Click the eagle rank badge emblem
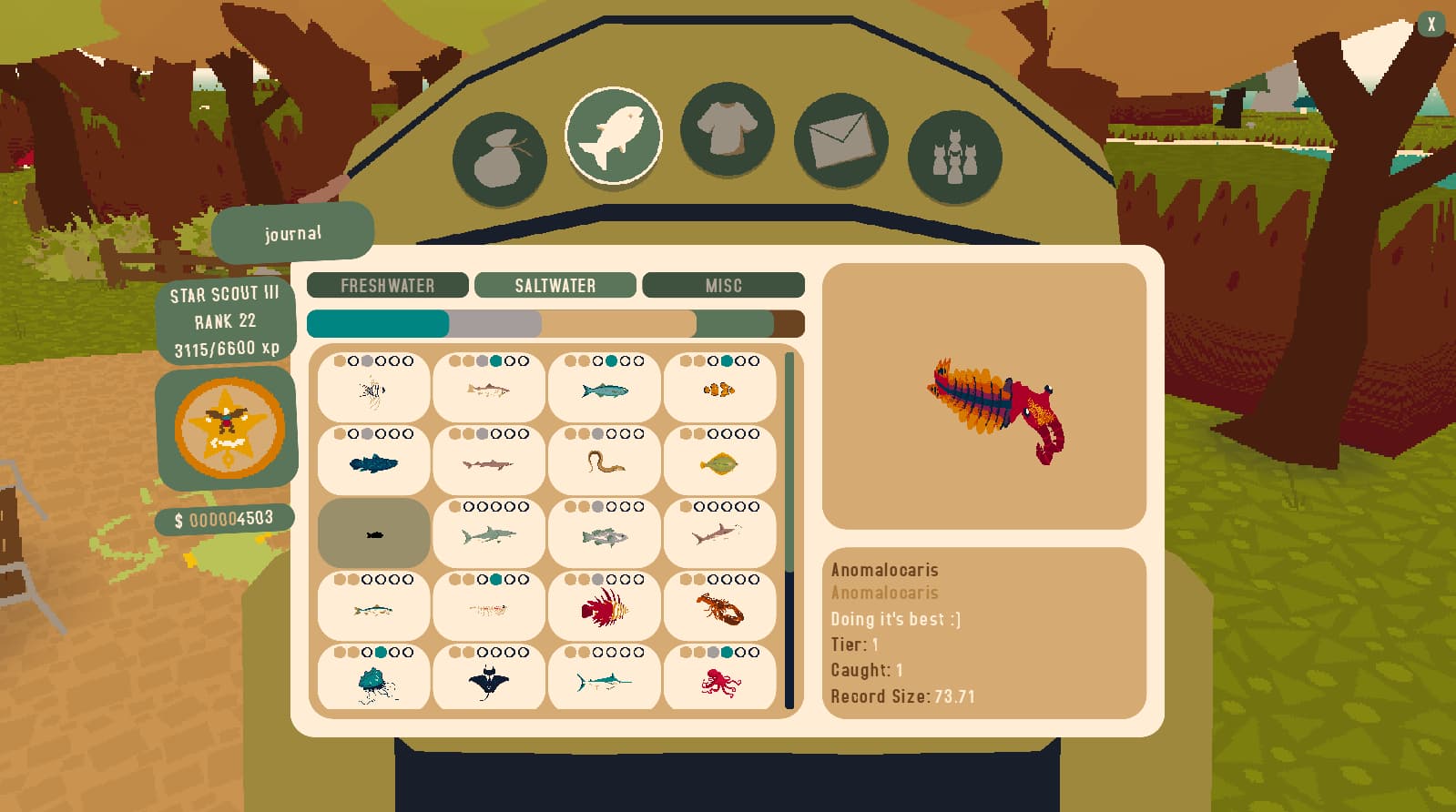Image resolution: width=1456 pixels, height=812 pixels. [227, 428]
